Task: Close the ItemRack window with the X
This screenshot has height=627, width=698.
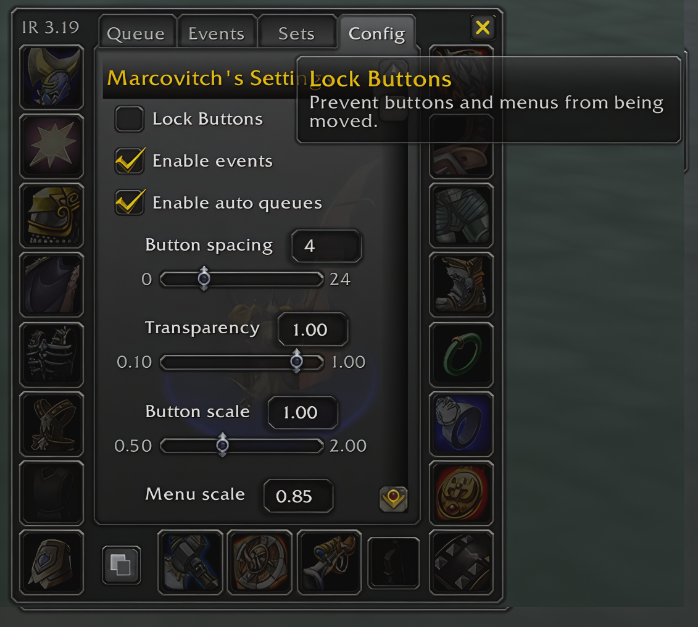Action: [x=483, y=28]
